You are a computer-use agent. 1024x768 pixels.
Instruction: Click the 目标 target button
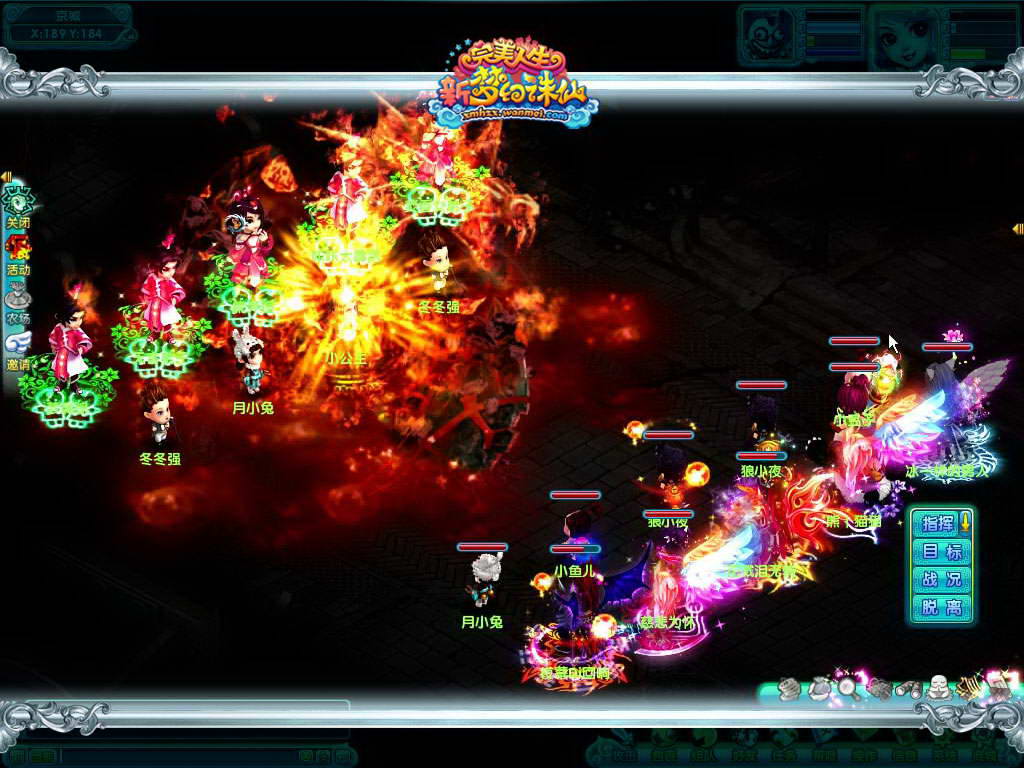point(941,551)
